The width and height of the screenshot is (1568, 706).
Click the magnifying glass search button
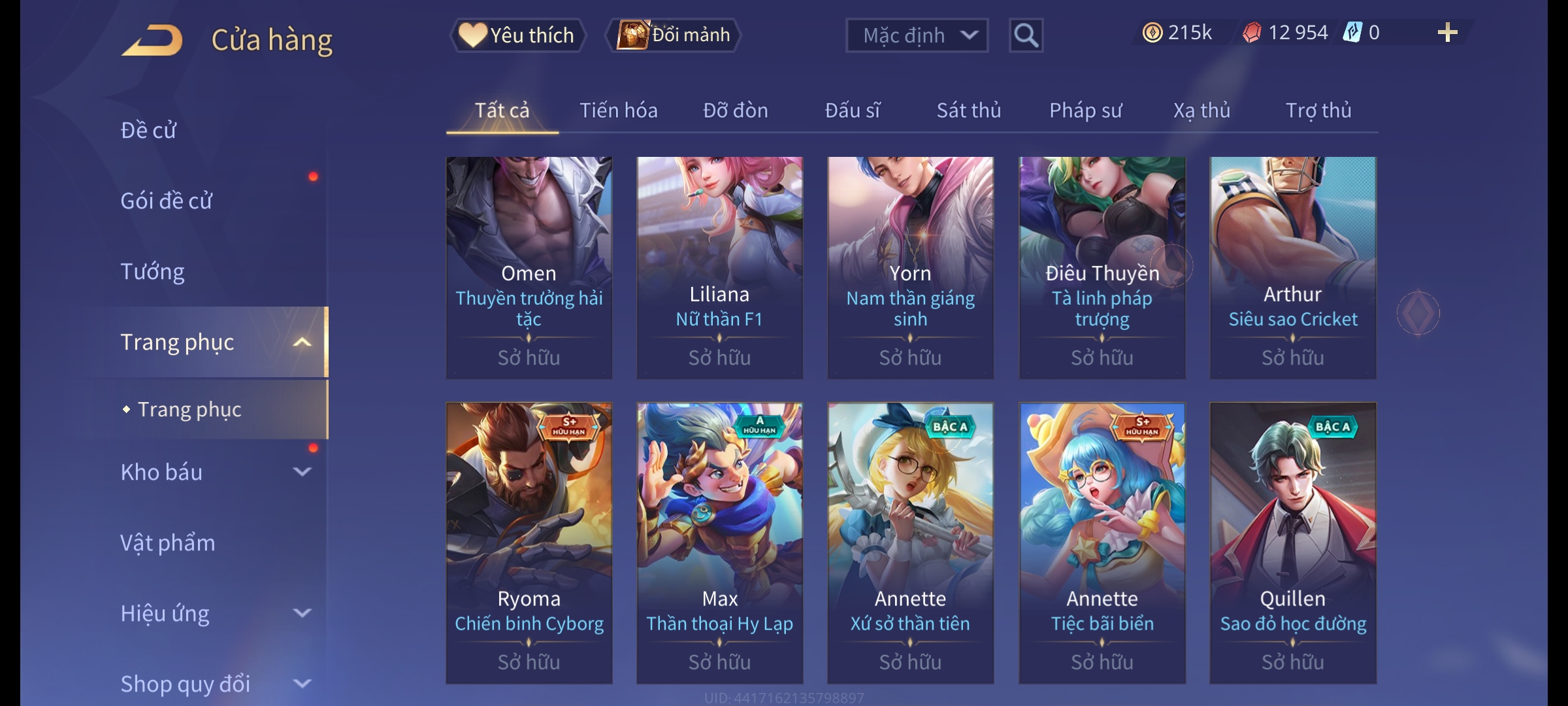[x=1026, y=35]
